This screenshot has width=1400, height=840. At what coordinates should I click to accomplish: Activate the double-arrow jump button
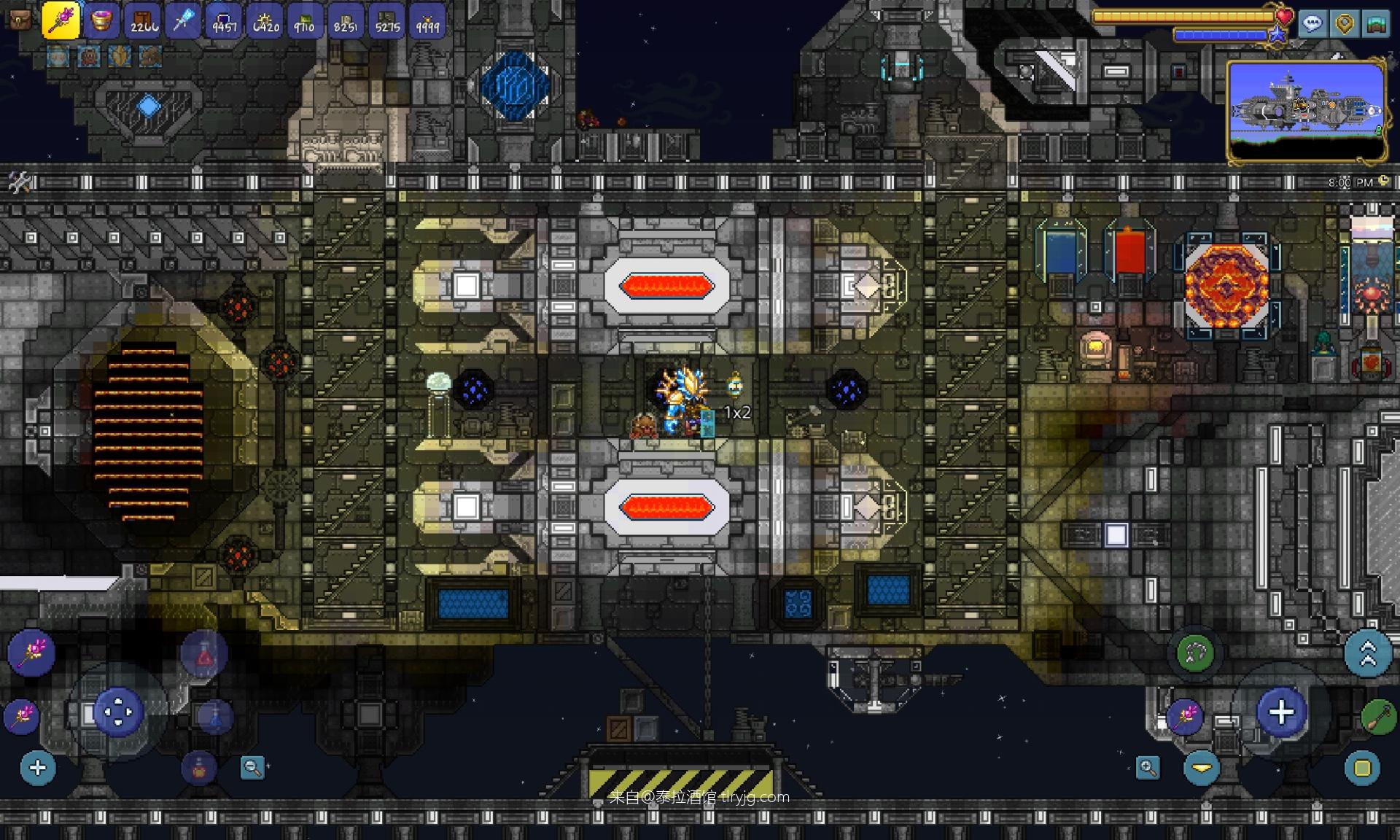tap(1368, 653)
